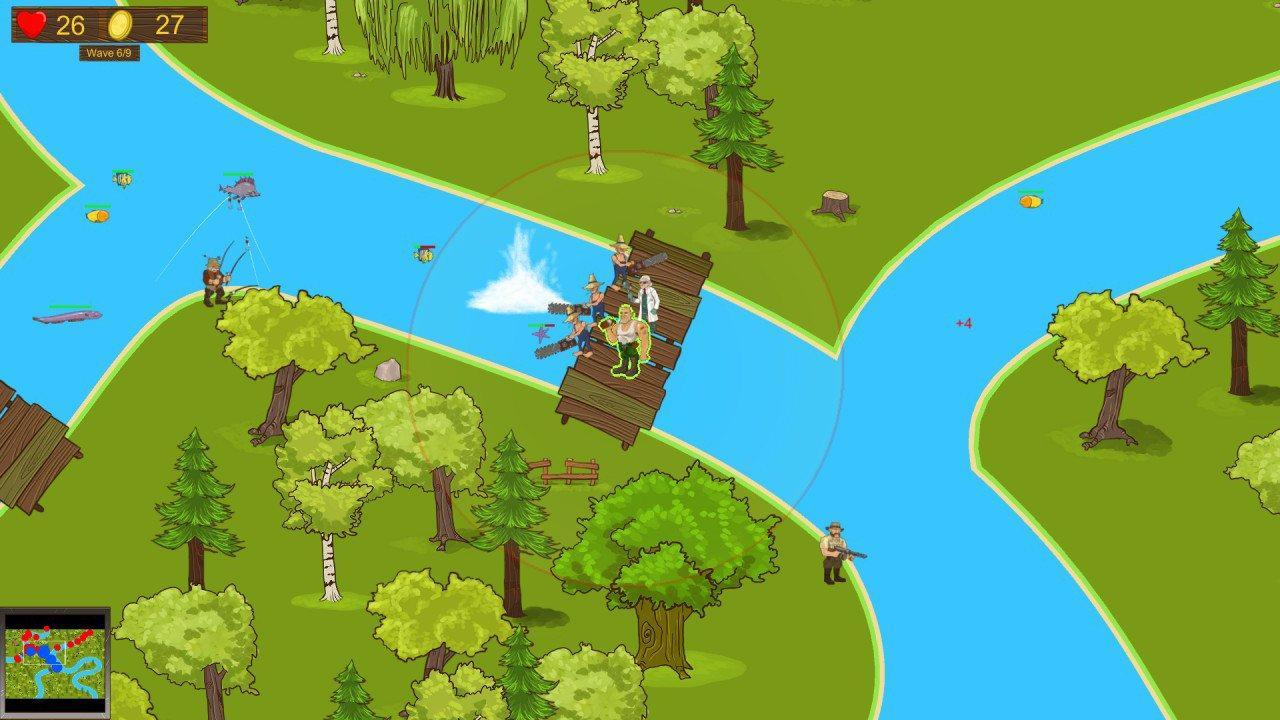This screenshot has height=720, width=1280.
Task: Collect the gold coins floating on the left river
Action: 98,214
